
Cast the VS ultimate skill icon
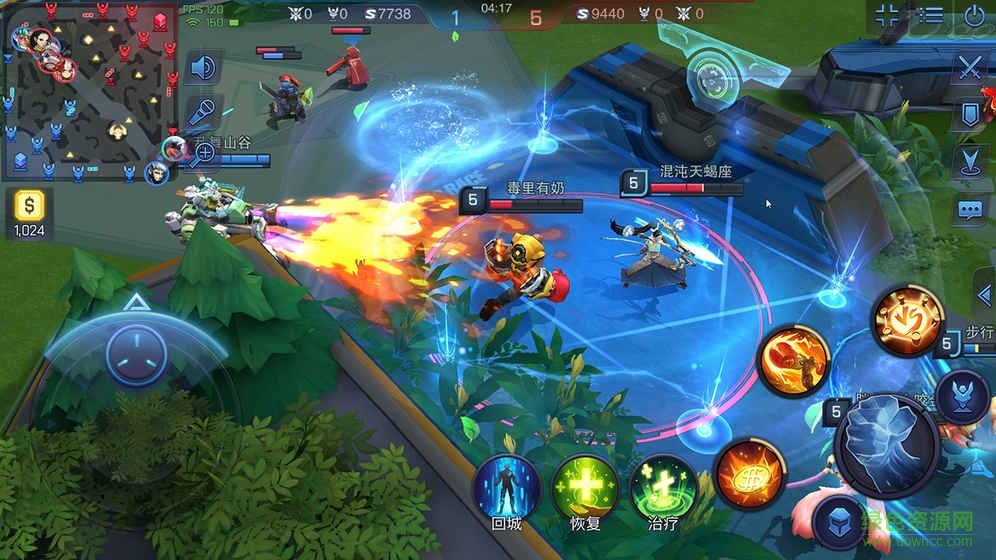(x=907, y=320)
